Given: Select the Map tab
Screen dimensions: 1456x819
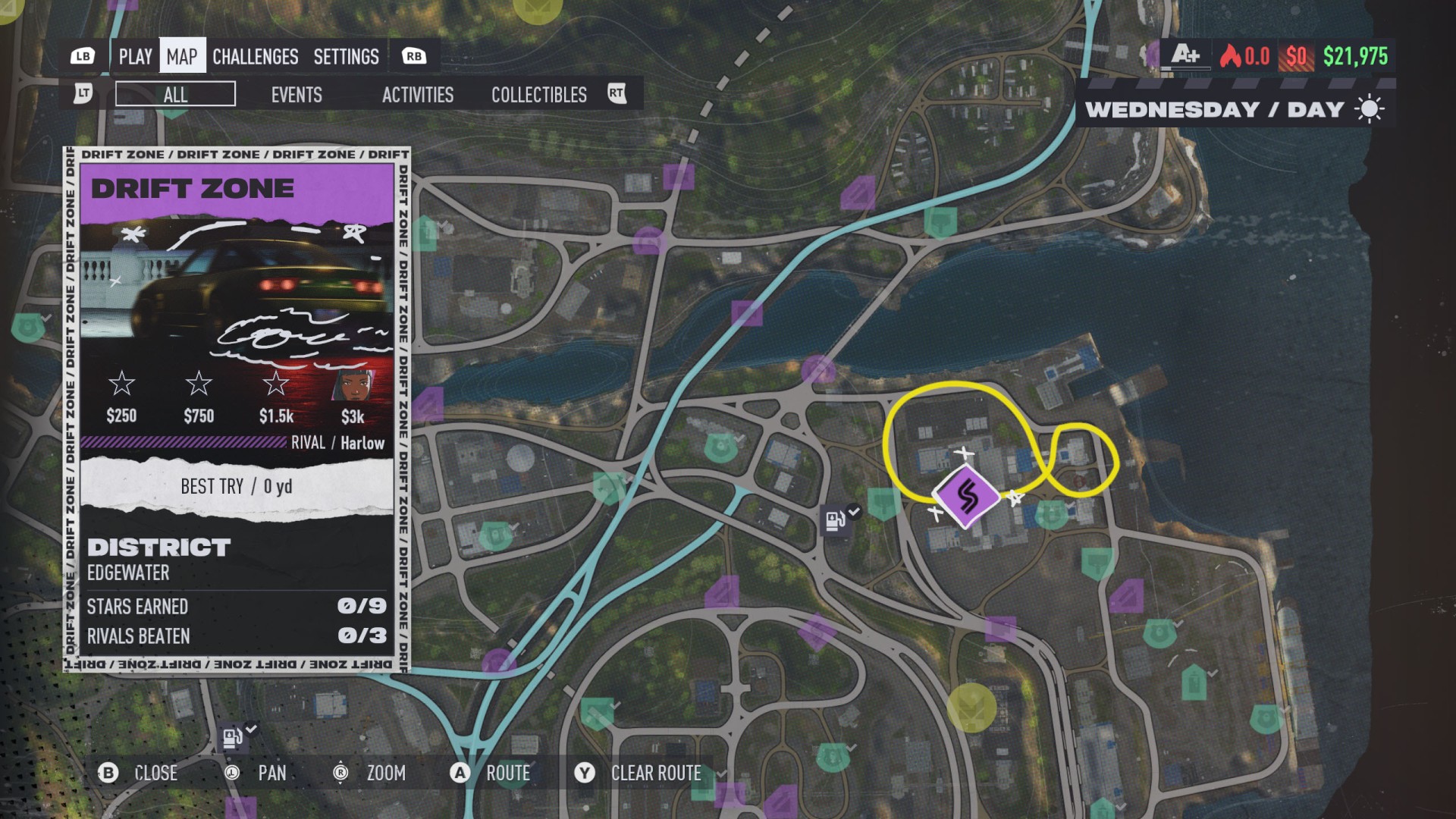Looking at the screenshot, I should coord(182,57).
